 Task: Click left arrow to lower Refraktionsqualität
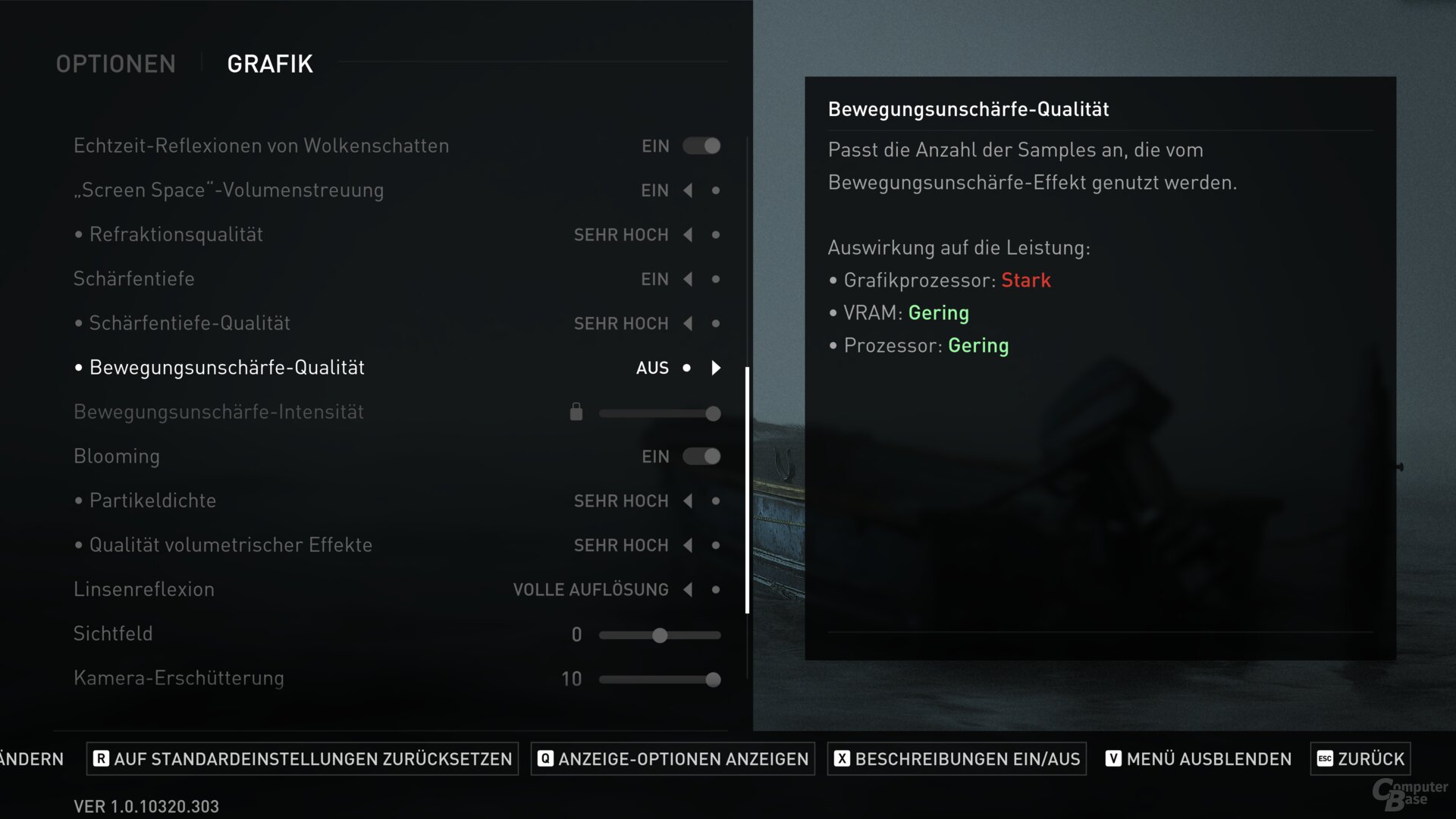click(687, 235)
